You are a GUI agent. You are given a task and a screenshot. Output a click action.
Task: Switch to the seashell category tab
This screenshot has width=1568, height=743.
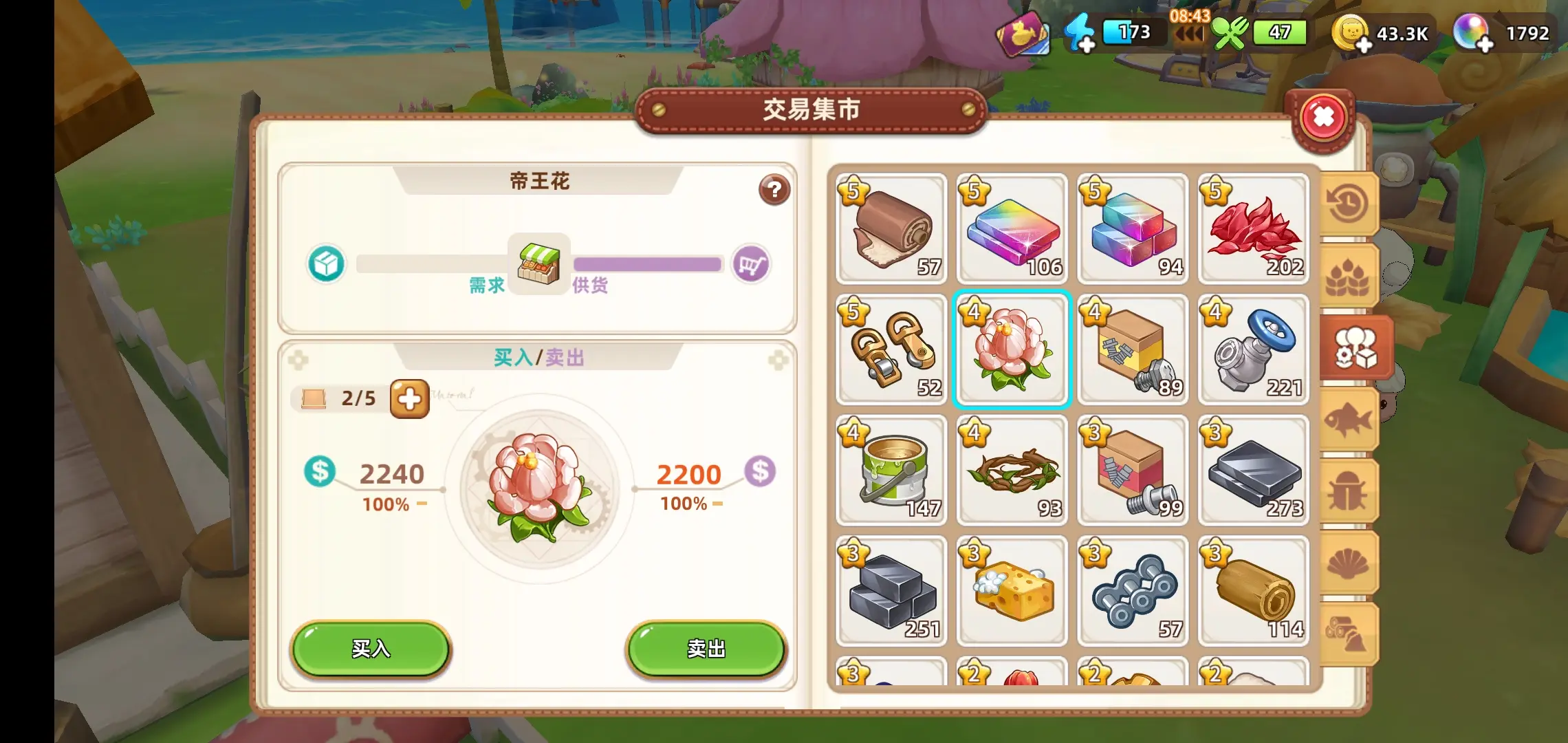1348,563
